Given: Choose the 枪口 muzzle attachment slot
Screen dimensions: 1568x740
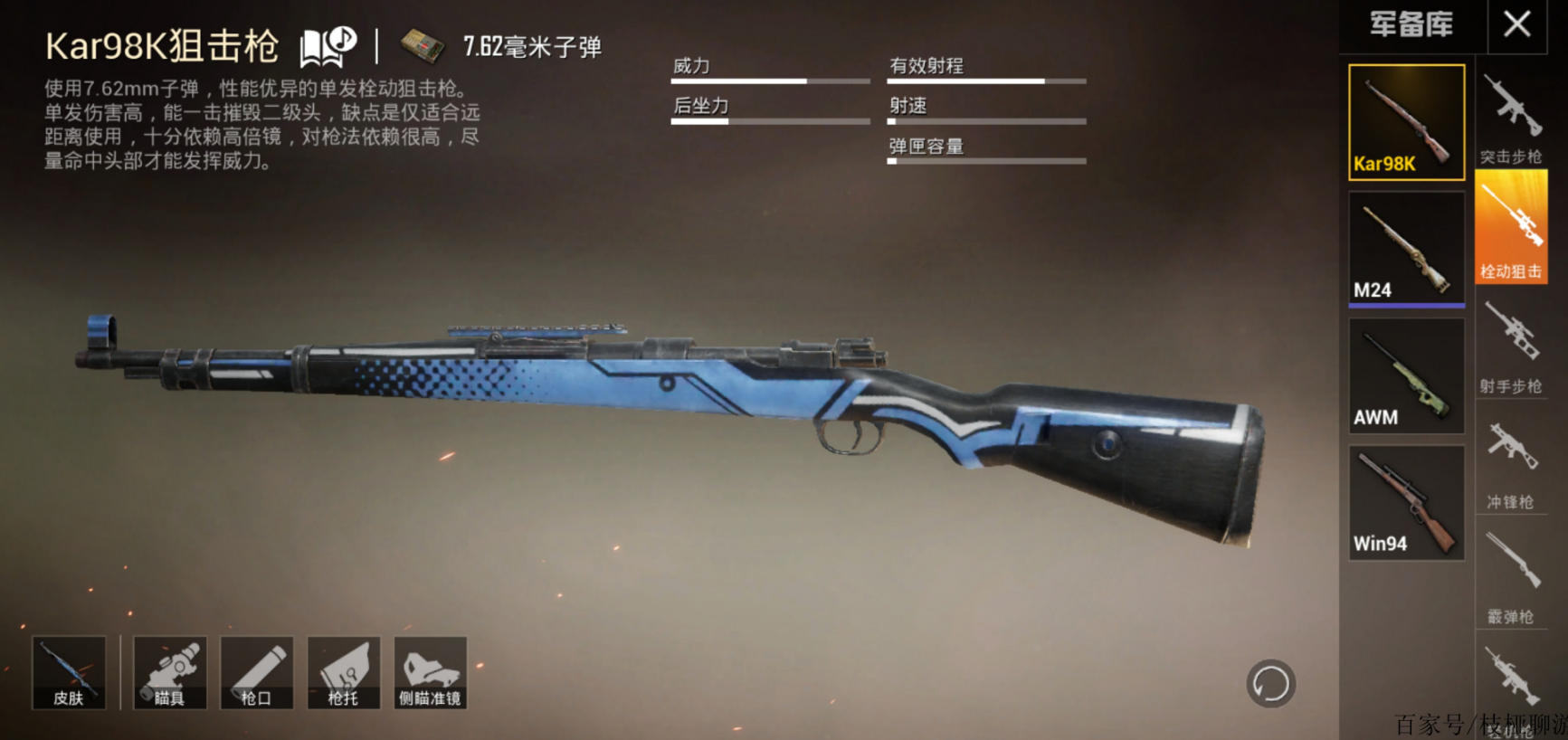Looking at the screenshot, I should click(x=257, y=672).
